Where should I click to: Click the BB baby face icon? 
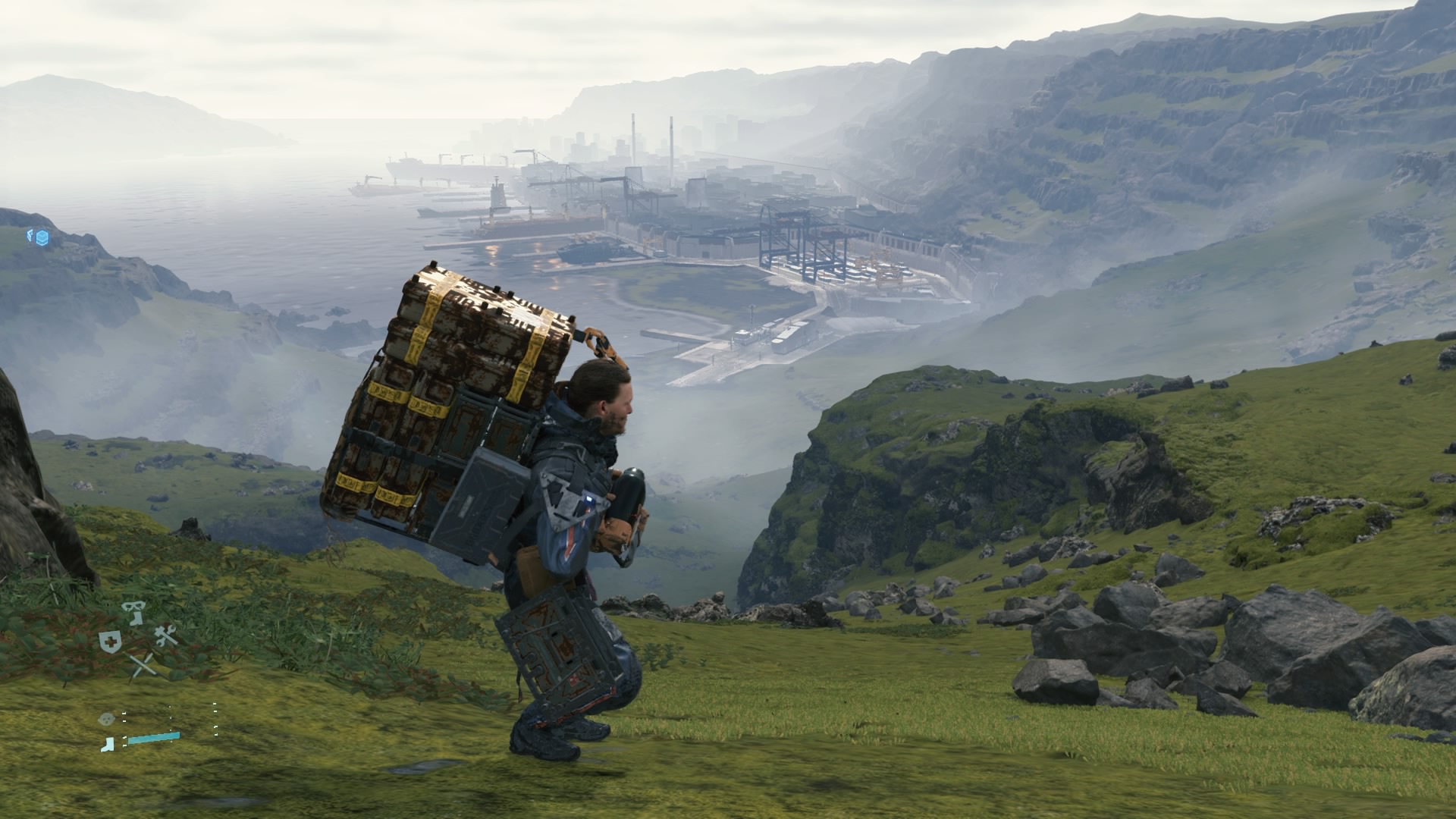tap(108, 717)
